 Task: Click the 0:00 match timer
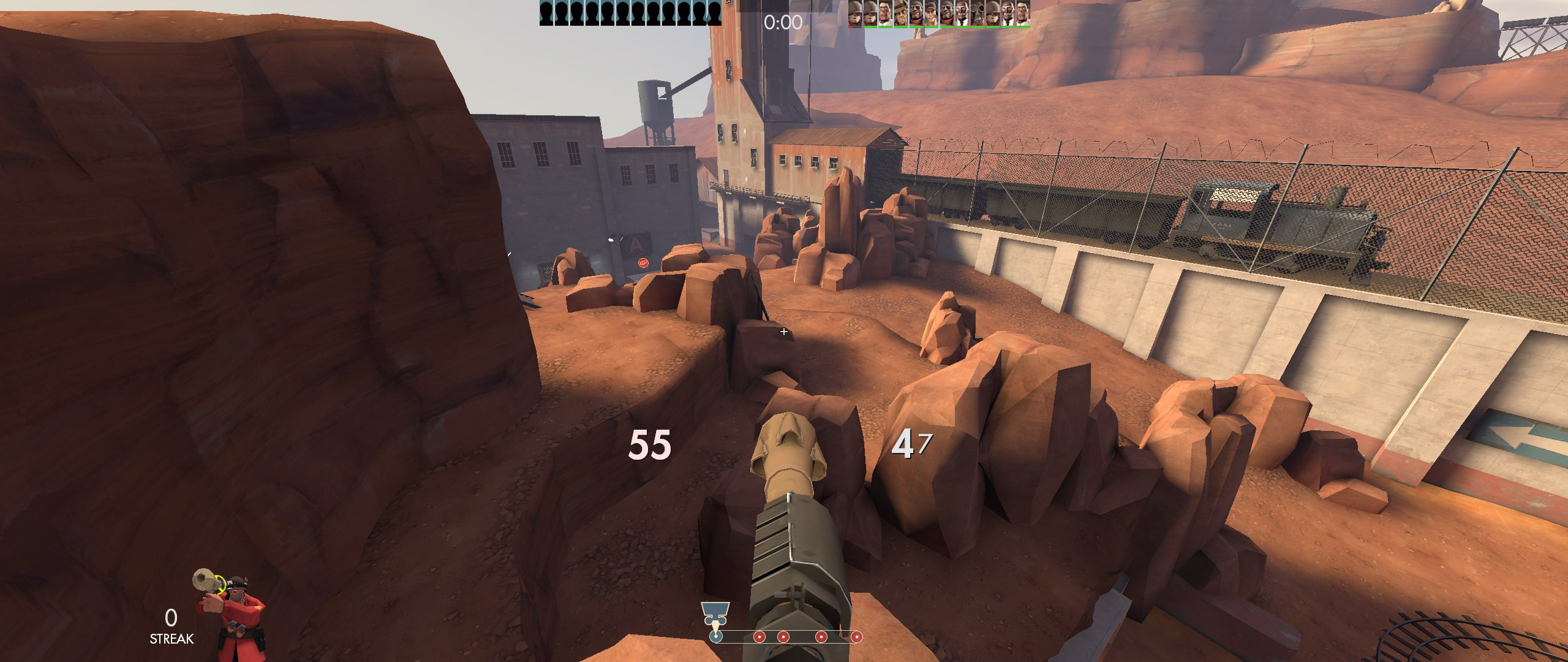784,23
